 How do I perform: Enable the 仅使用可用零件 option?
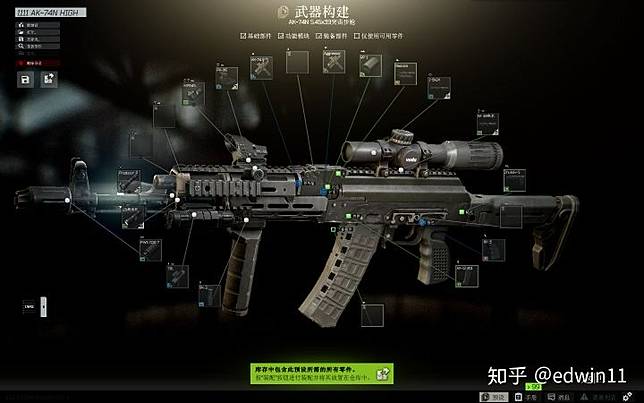357,36
